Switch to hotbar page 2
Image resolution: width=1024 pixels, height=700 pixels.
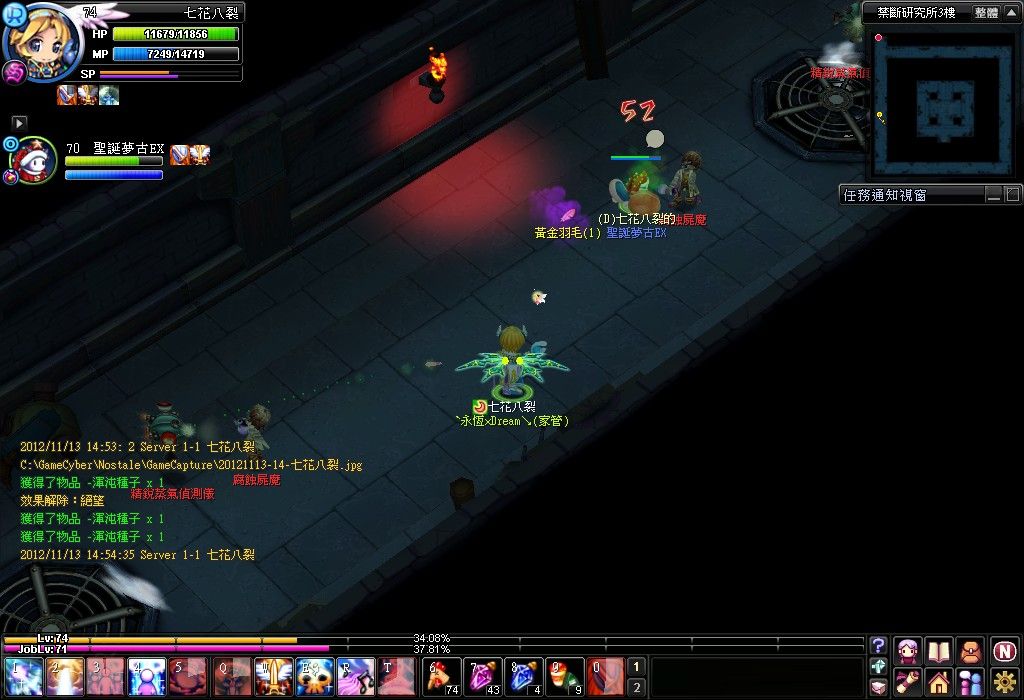point(637,686)
